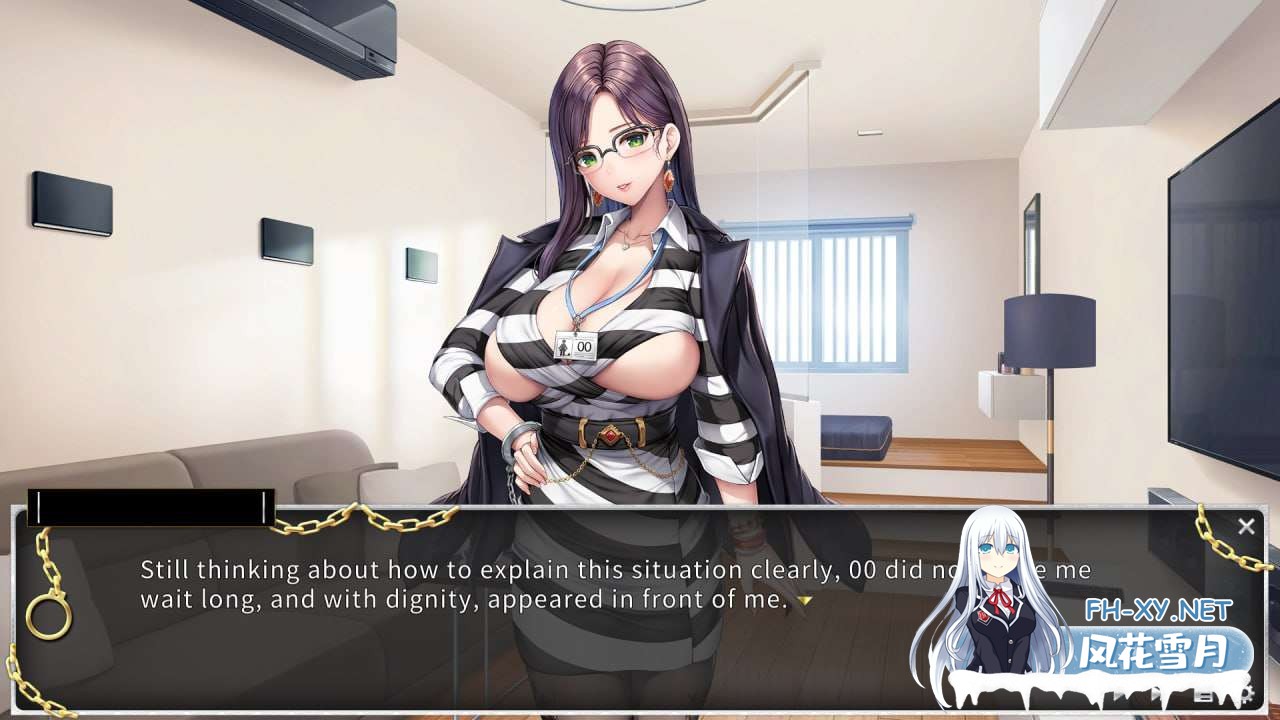Hide the dialogue box with the X
Image resolution: width=1280 pixels, height=720 pixels.
point(1246,526)
